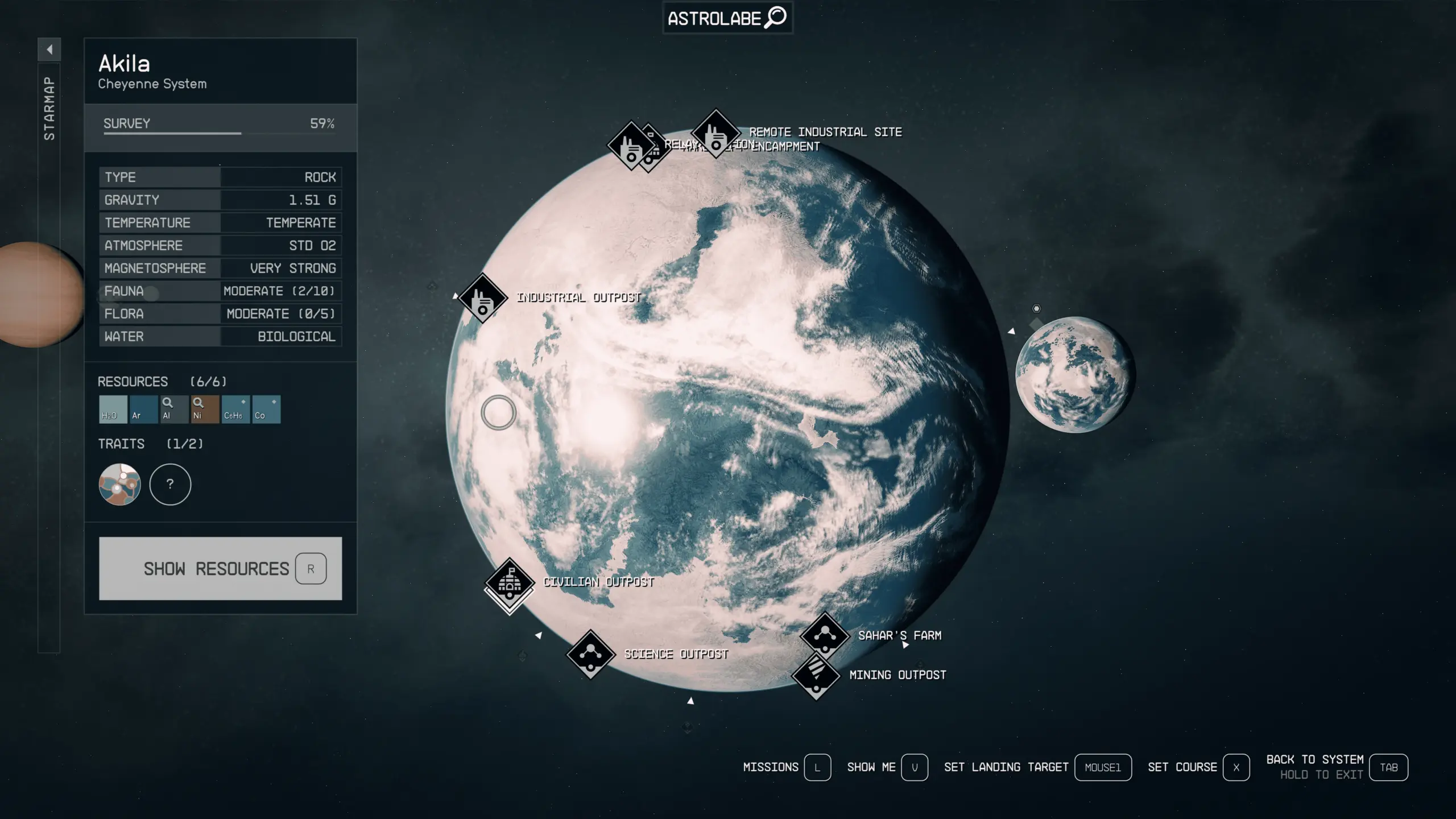Click Back to System in bottom right
The width and height of the screenshot is (1456, 819).
coord(1315,760)
